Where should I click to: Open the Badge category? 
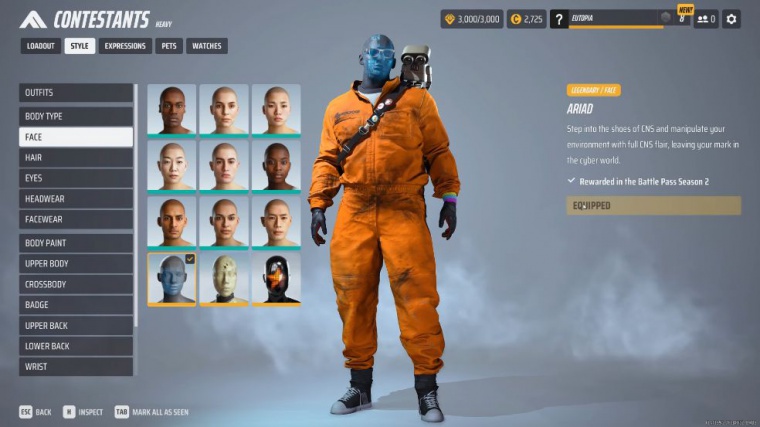76,305
